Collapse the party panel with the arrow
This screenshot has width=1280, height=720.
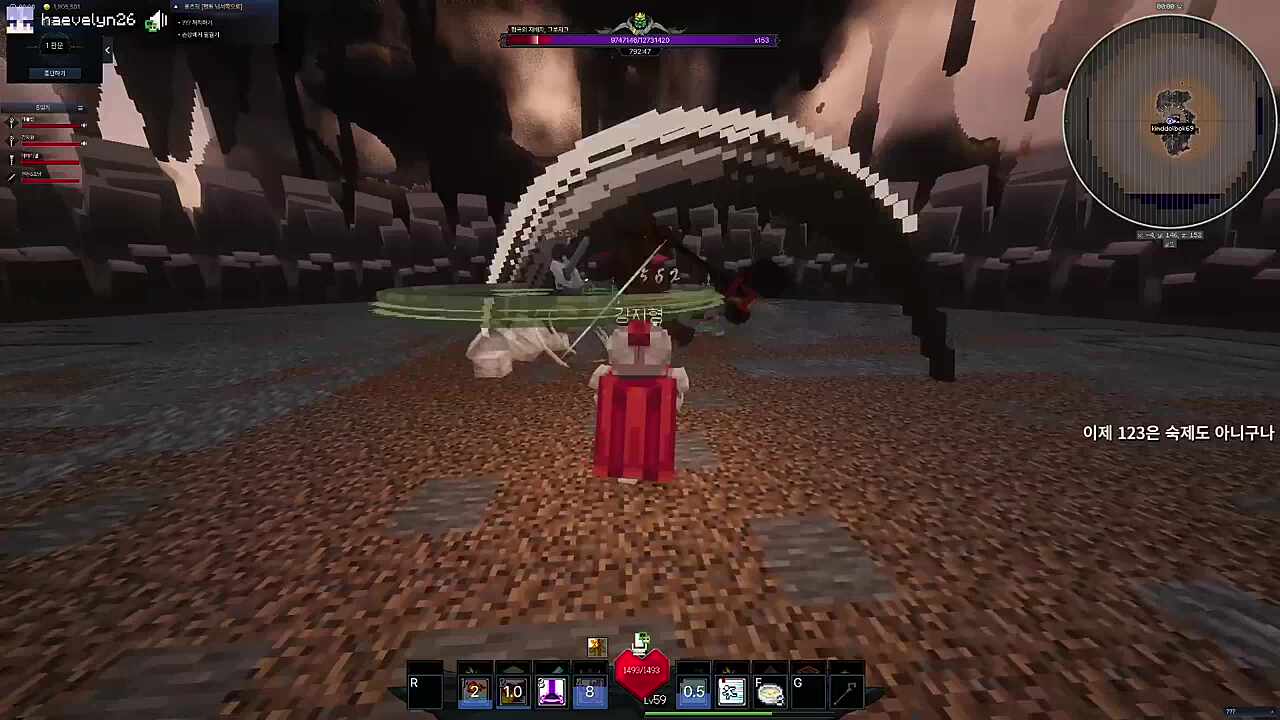107,50
